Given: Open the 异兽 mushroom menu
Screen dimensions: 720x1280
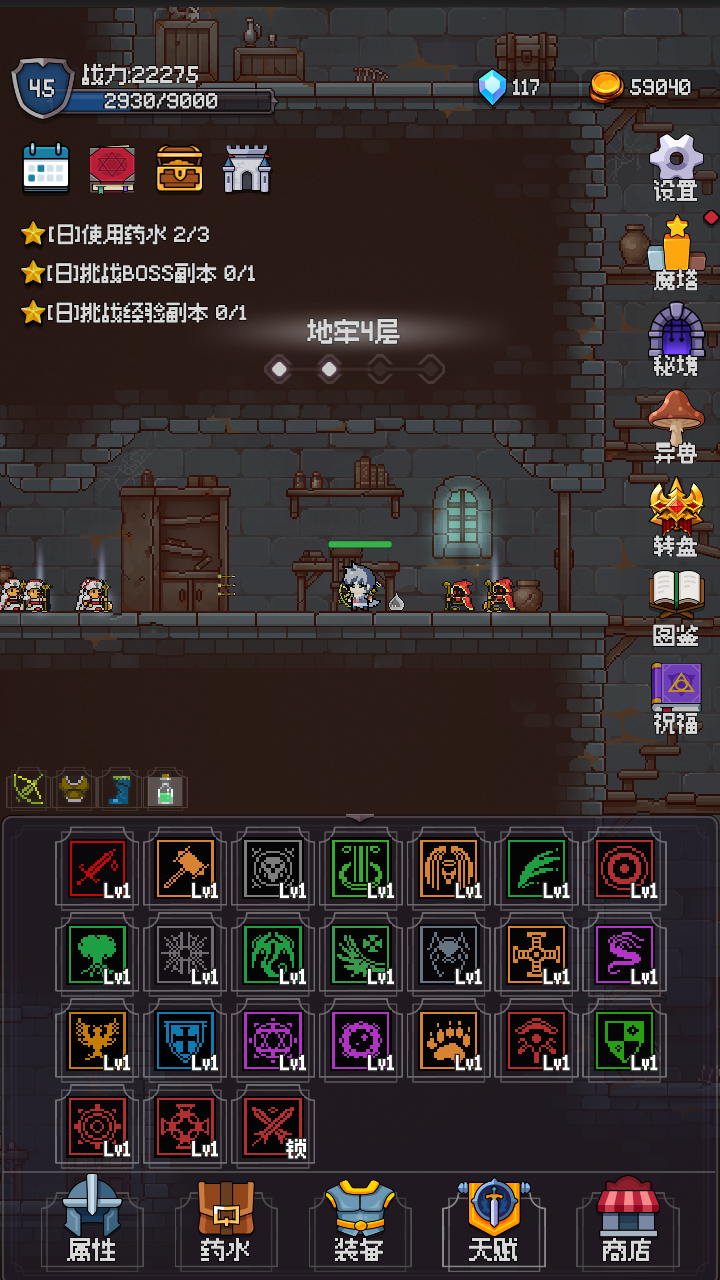Looking at the screenshot, I should 676,424.
